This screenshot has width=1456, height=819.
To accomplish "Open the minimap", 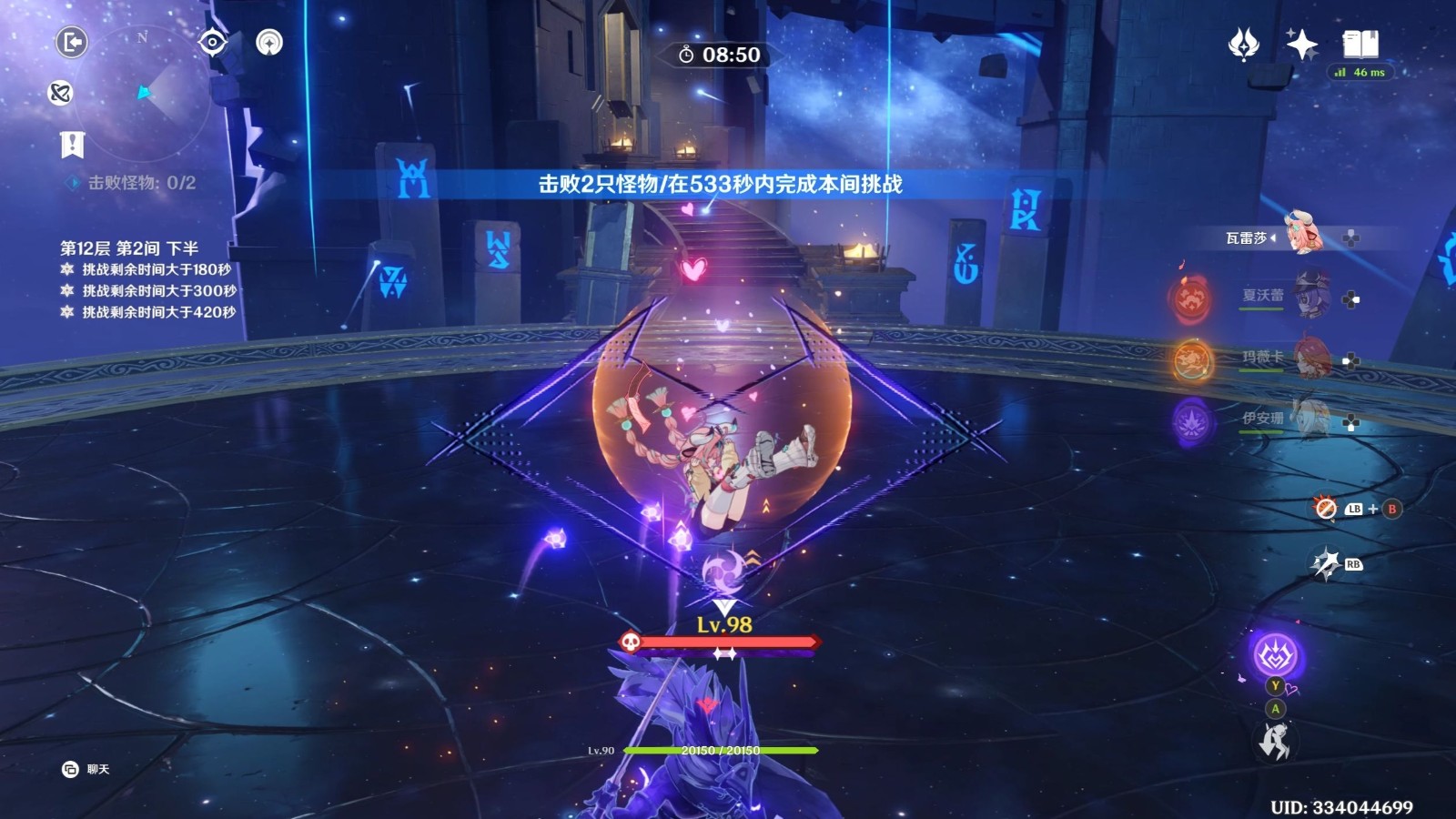I will pos(146,93).
